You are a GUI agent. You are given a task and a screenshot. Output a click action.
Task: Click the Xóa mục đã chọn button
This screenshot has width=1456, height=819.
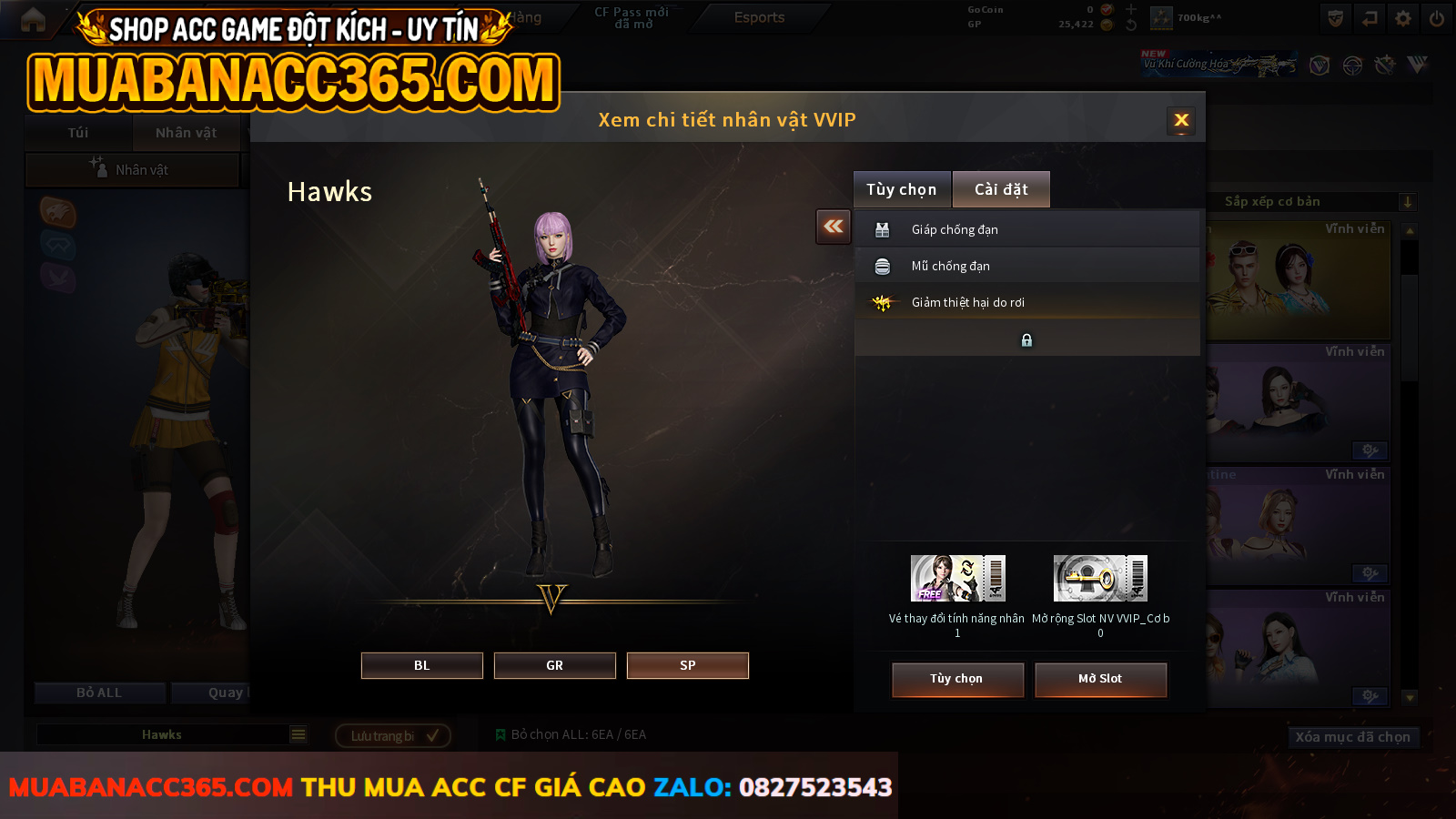(1352, 737)
